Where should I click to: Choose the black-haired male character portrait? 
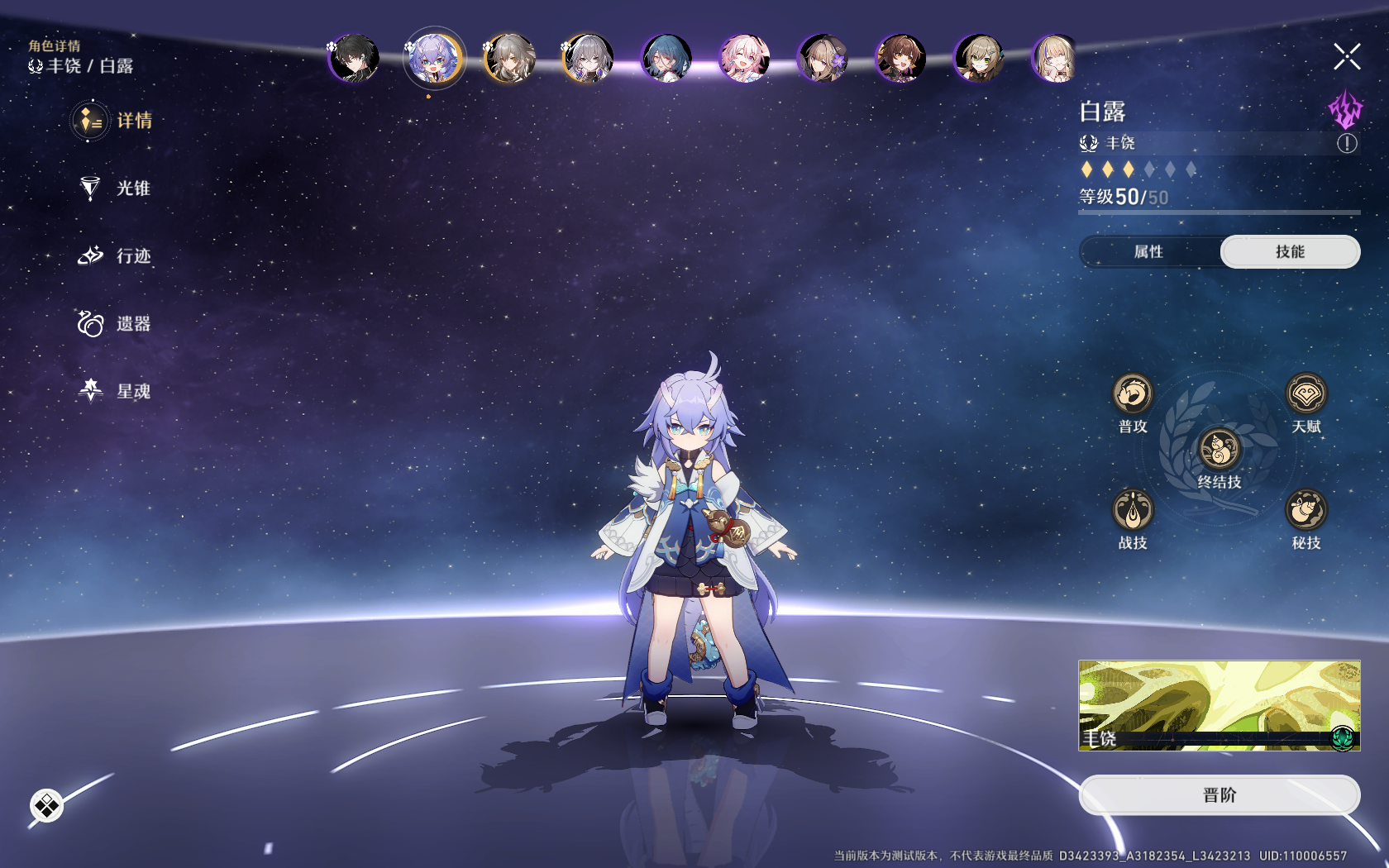click(355, 59)
